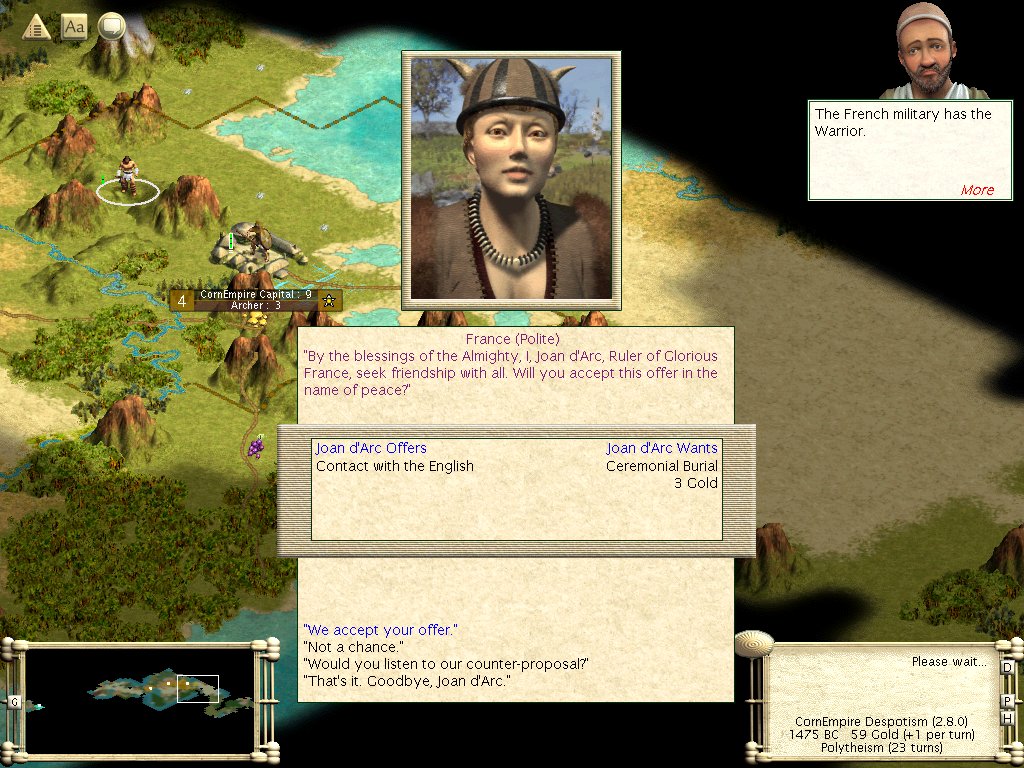Click the P button on the info panel
The image size is (1024, 768).
pyautogui.click(x=1007, y=700)
